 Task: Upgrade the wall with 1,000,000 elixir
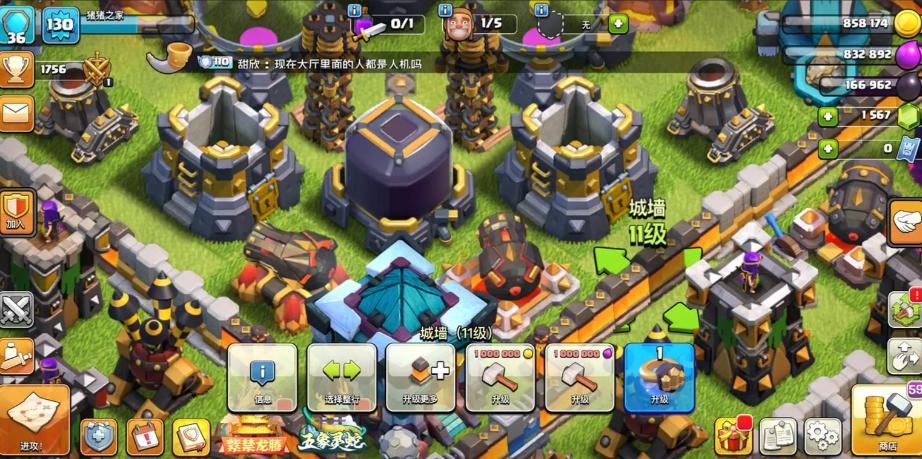click(579, 378)
